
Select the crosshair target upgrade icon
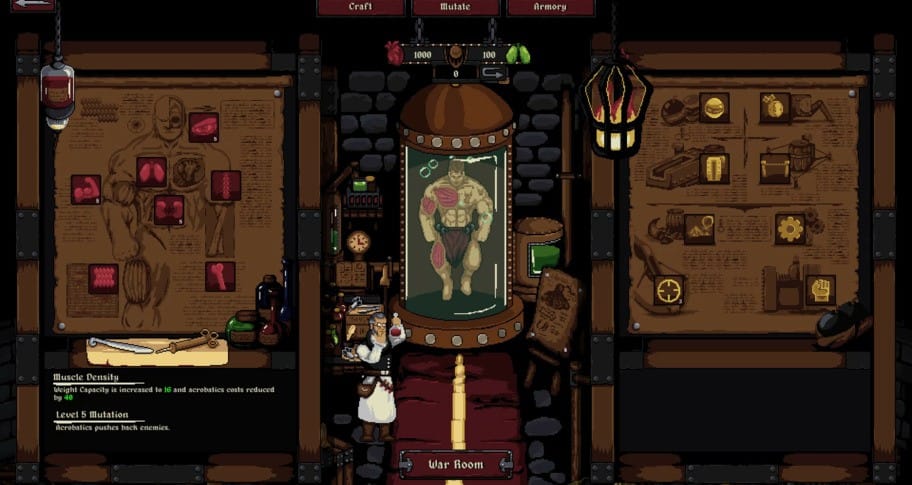click(x=669, y=290)
